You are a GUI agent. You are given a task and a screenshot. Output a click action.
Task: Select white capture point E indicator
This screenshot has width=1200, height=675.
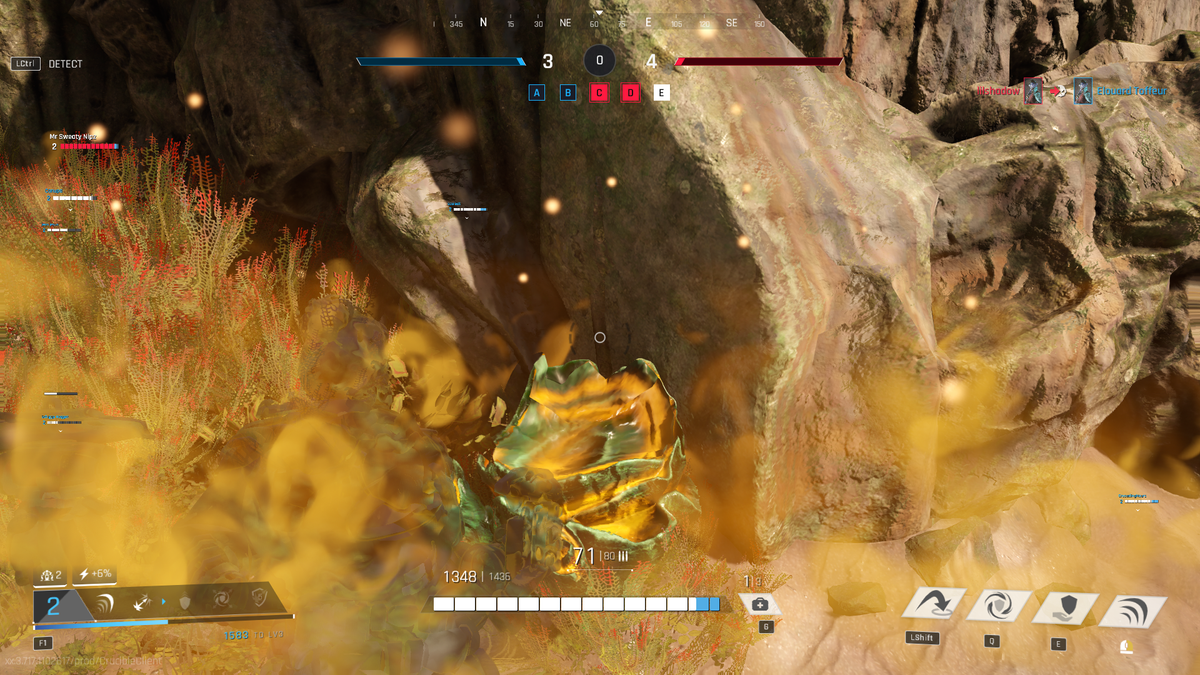tap(661, 93)
